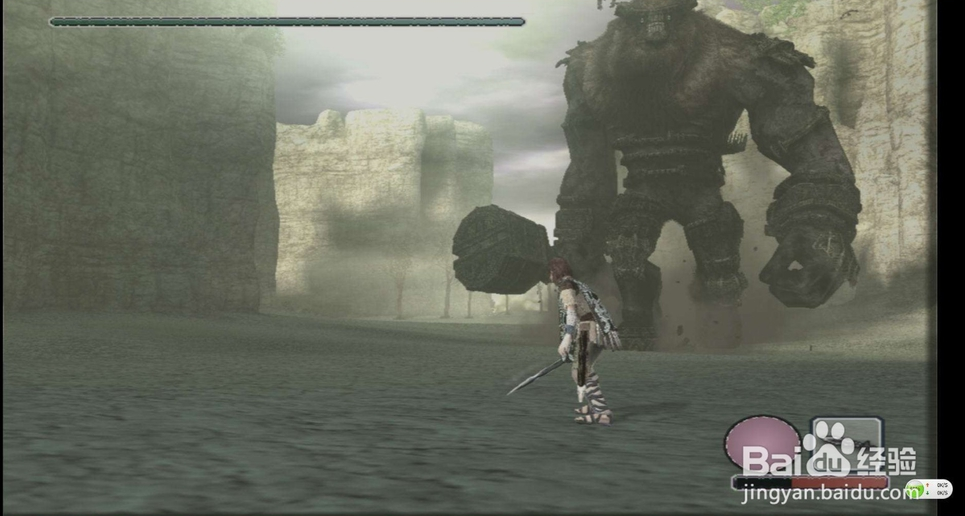Select the equipped sword weapon icon
The width and height of the screenshot is (965, 516).
[x=846, y=440]
